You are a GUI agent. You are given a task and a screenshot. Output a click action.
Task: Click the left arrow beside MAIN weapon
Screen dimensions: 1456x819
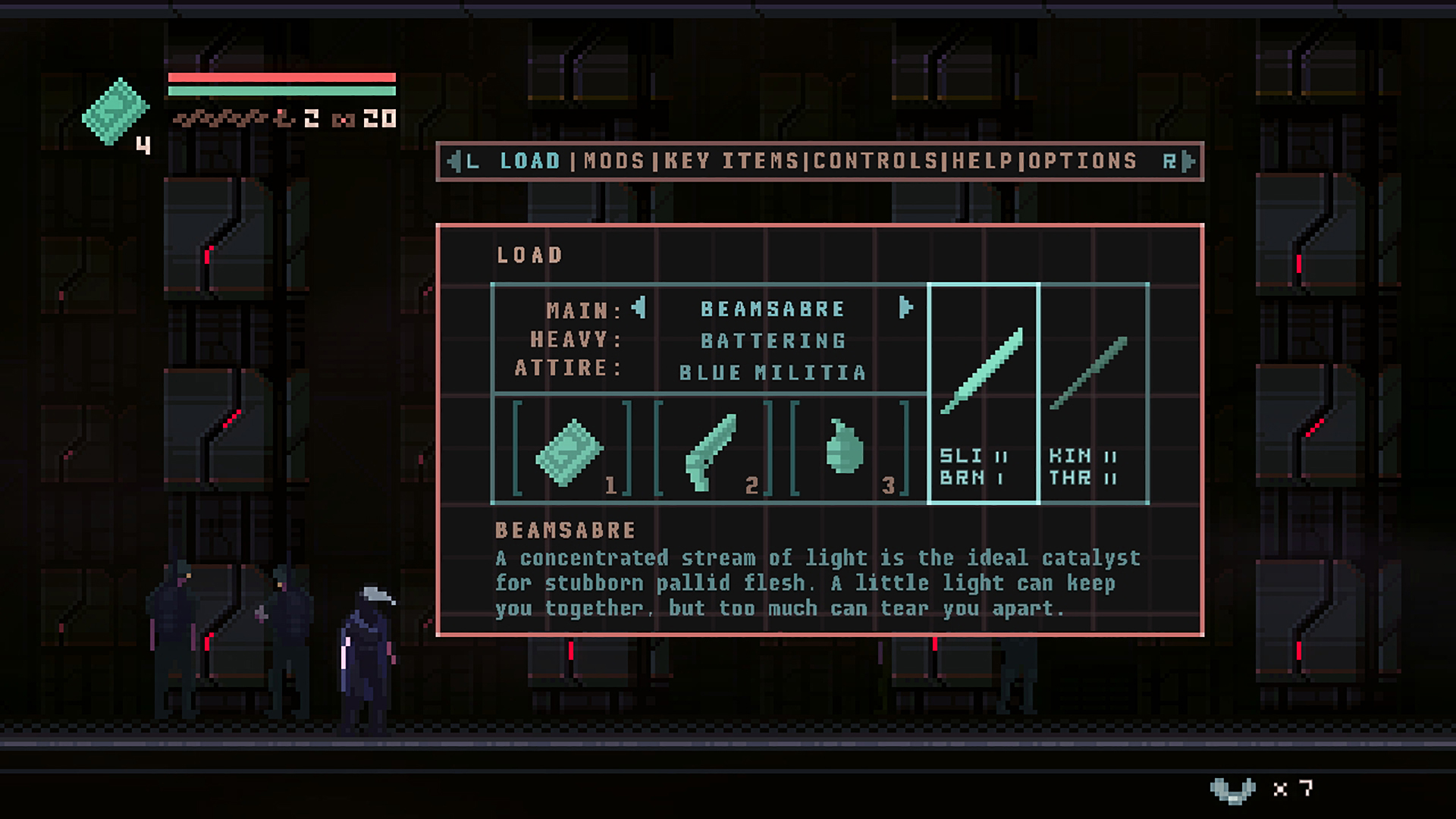coord(639,308)
